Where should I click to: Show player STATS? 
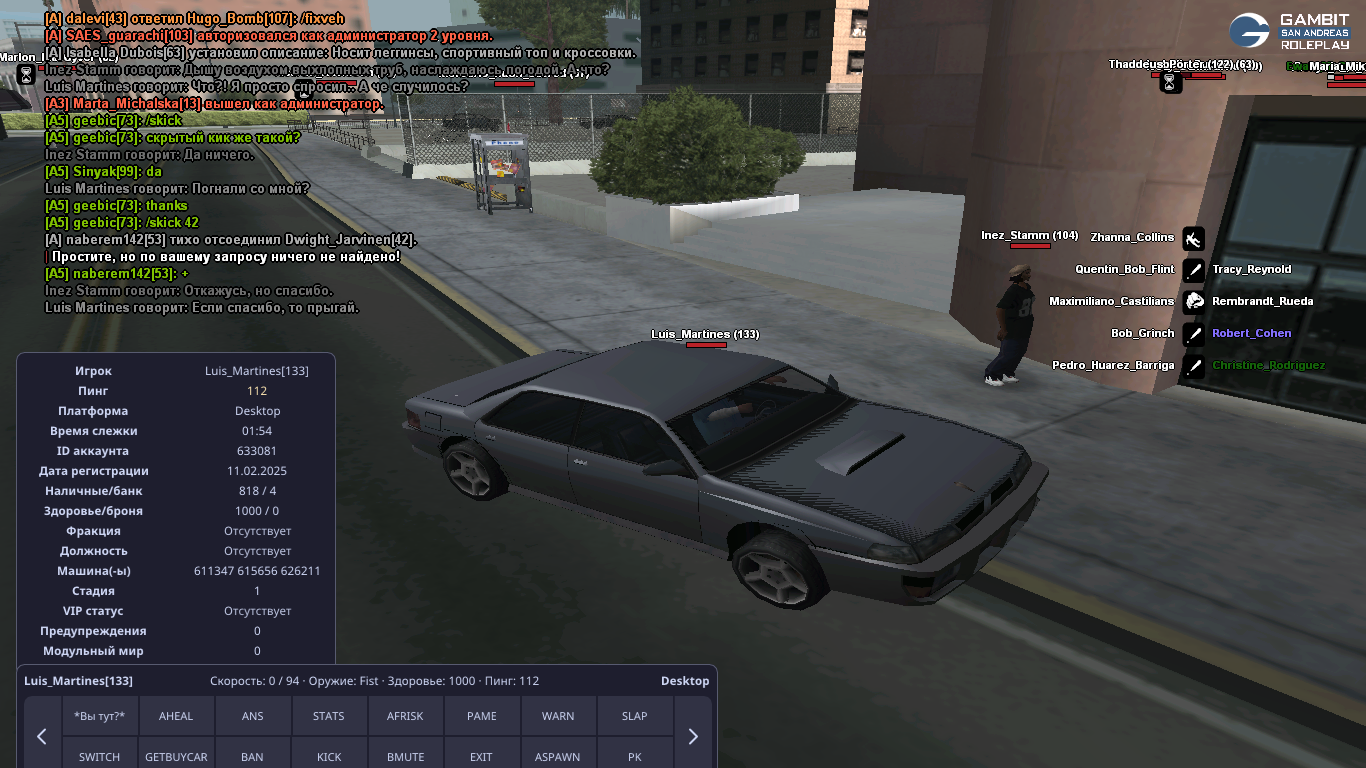pos(329,716)
